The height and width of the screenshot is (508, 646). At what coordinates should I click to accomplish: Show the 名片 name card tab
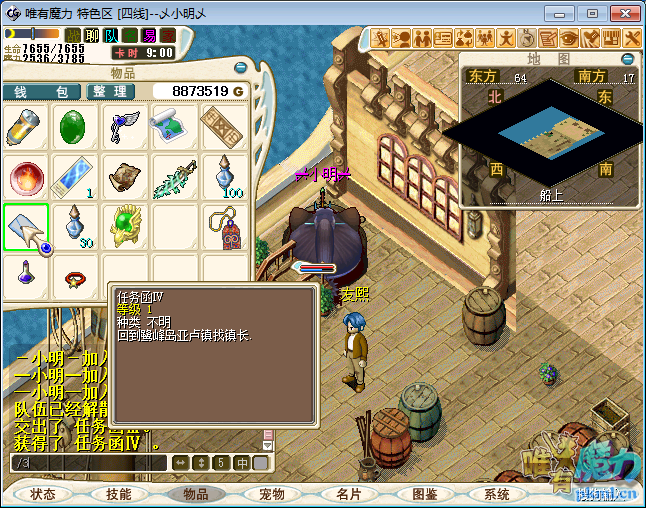tap(348, 494)
